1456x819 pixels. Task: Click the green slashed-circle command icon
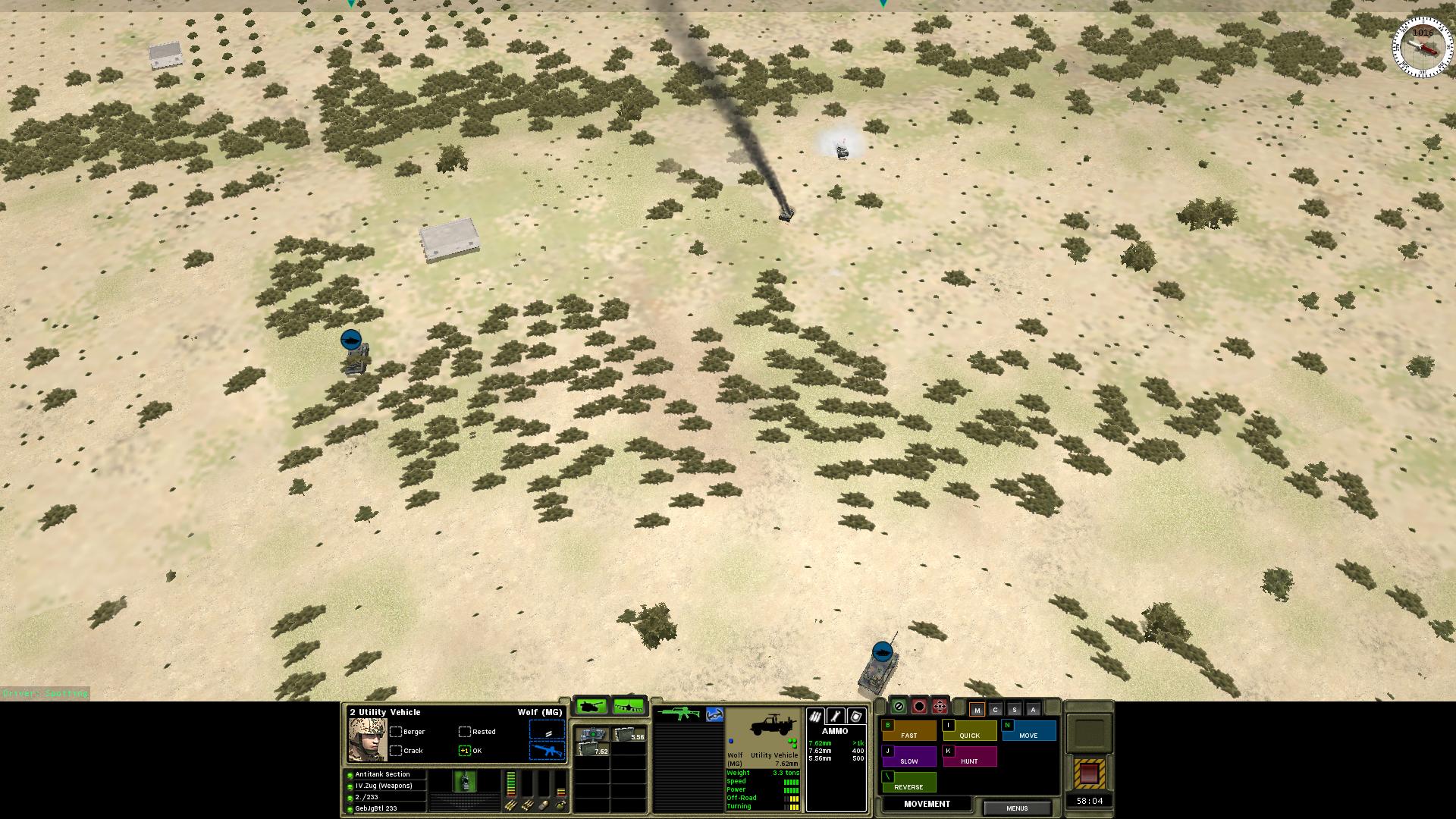pyautogui.click(x=899, y=706)
